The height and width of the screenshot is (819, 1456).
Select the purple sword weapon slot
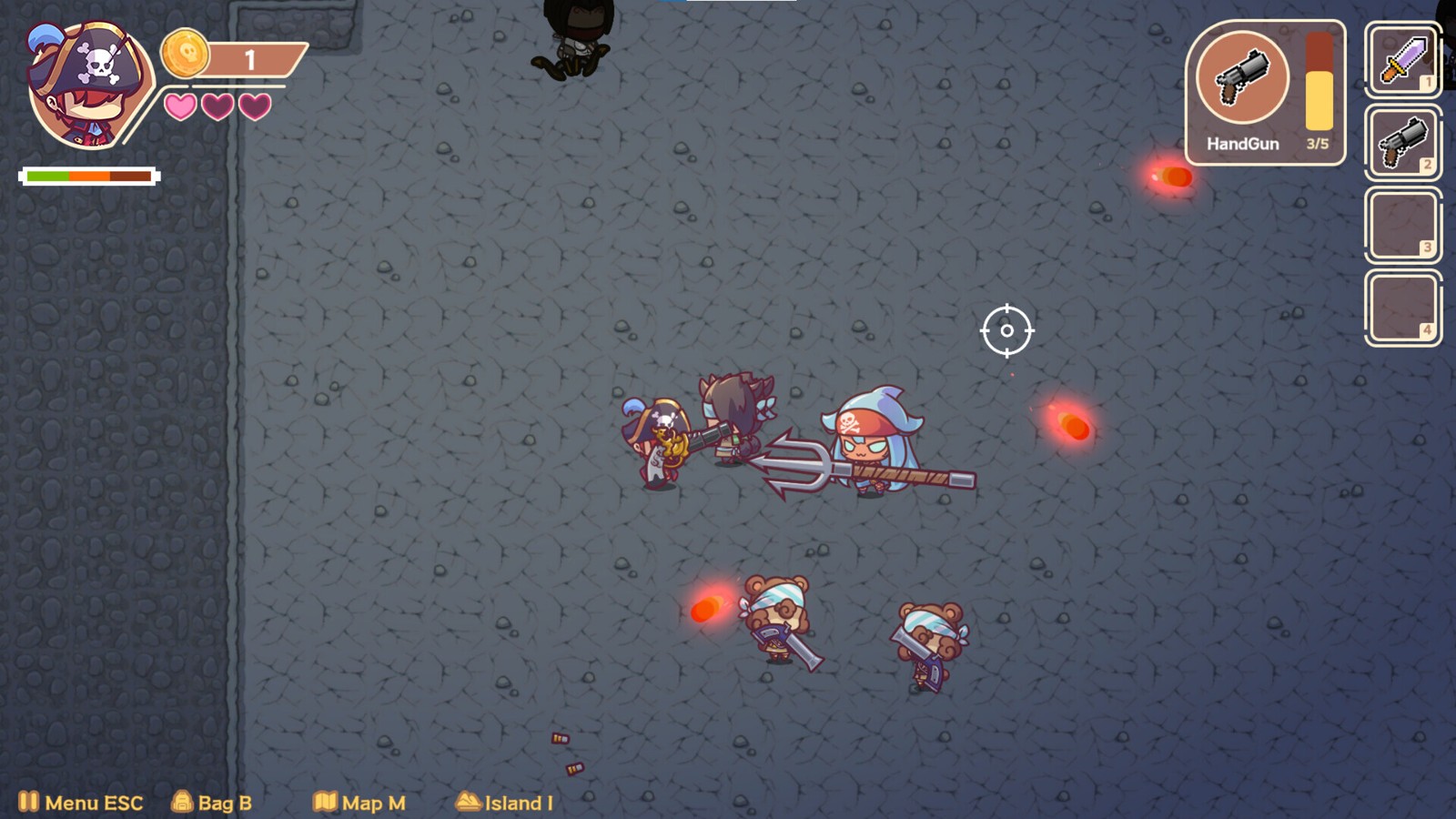click(x=1402, y=60)
